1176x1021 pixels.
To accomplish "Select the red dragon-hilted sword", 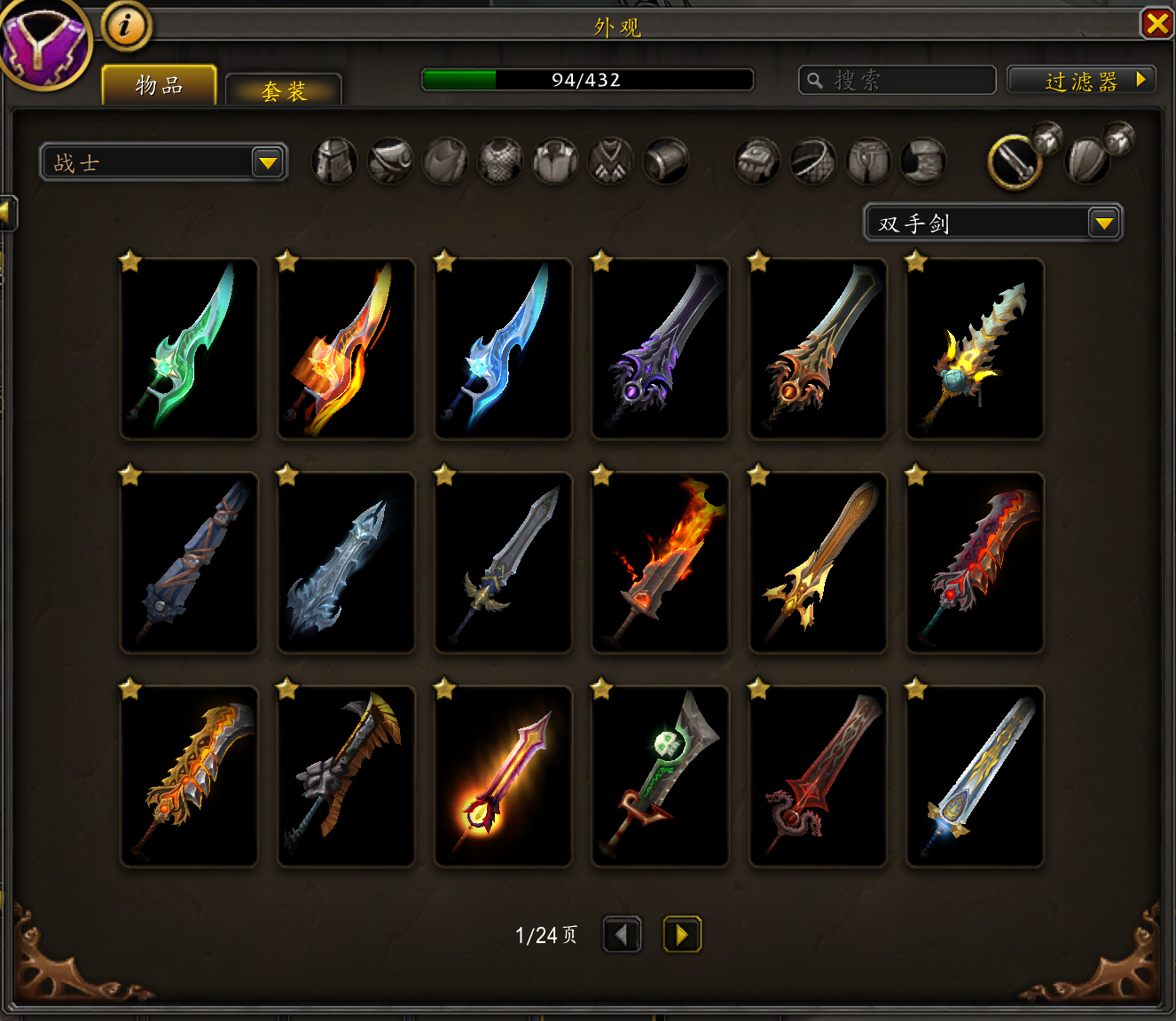I will point(818,776).
